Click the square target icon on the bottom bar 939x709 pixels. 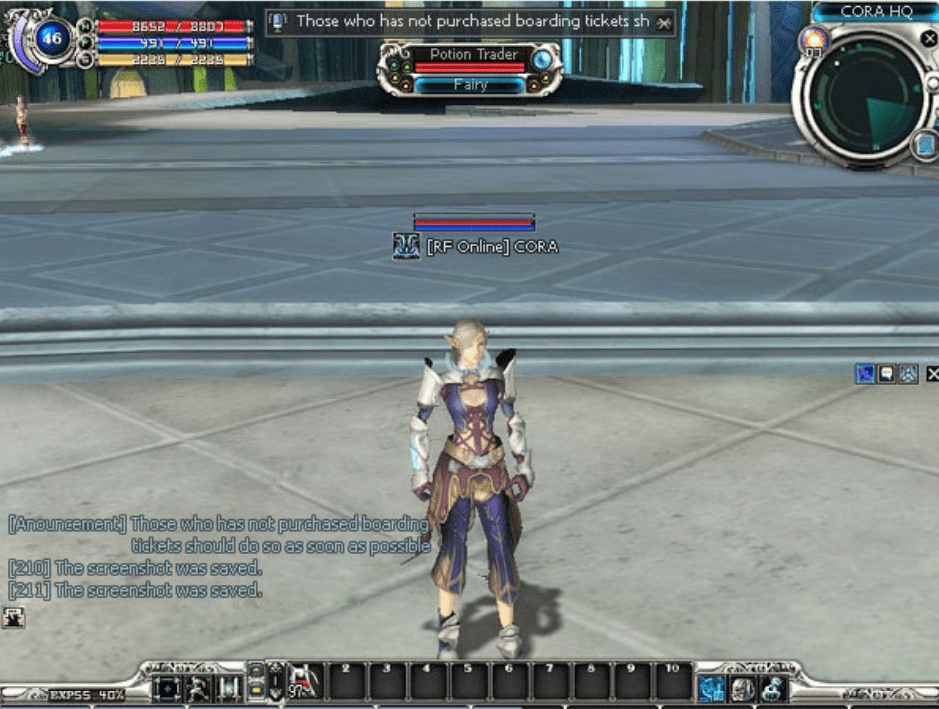[167, 688]
